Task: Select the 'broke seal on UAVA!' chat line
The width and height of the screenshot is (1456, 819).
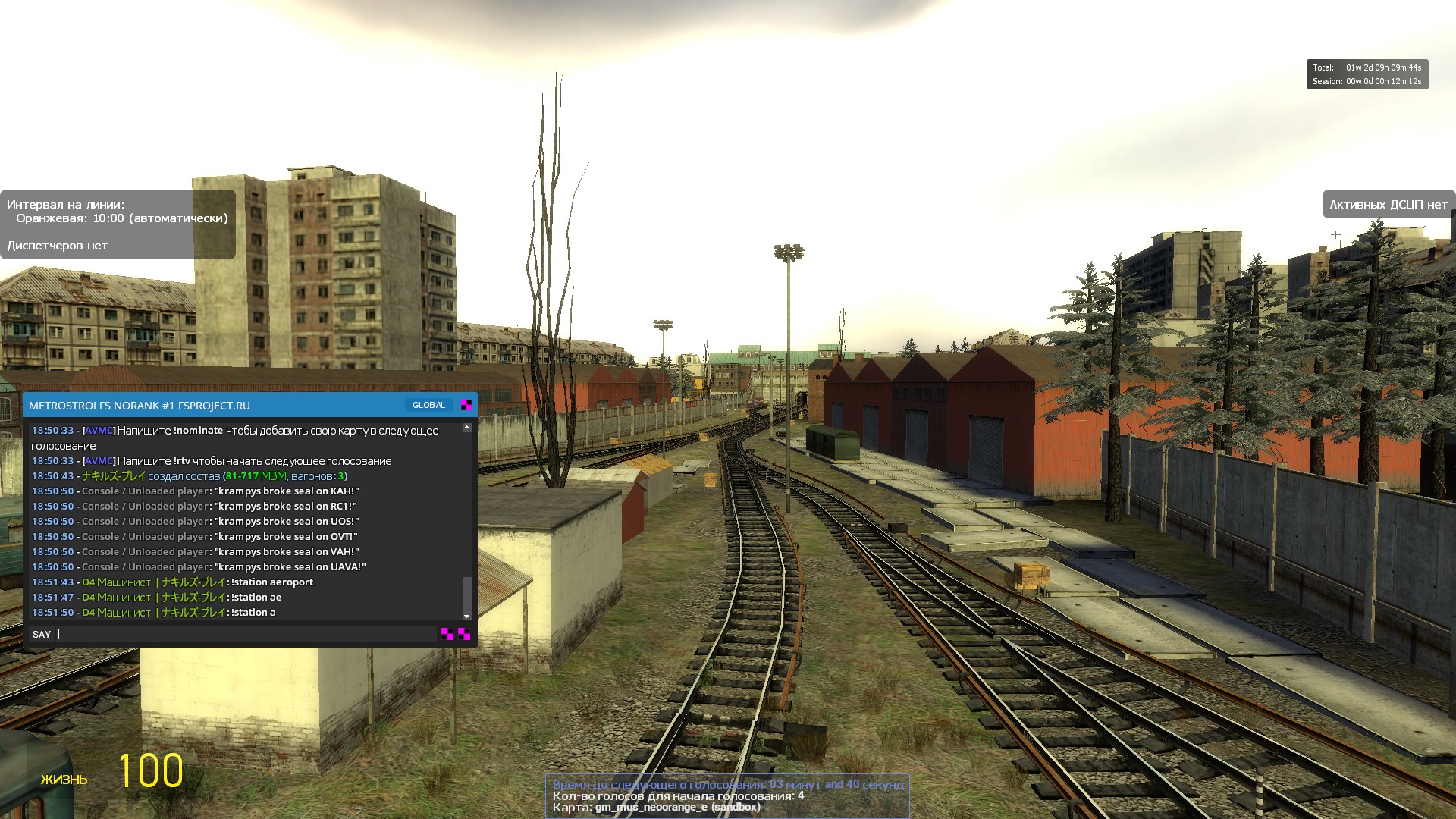Action: [x=290, y=567]
